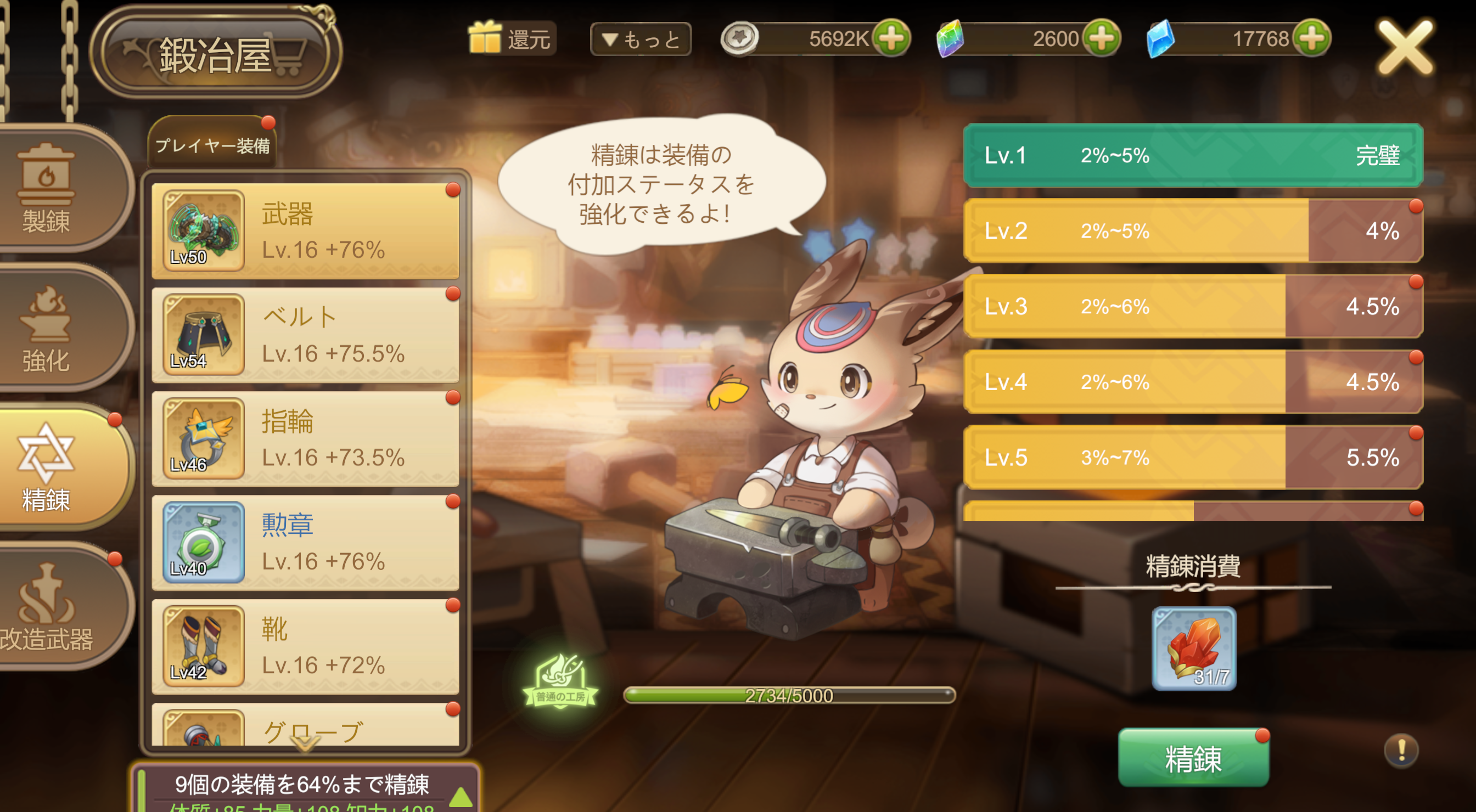1476x812 pixels.
Task: Select the Lv.2 refine stat row
Action: (x=1192, y=231)
